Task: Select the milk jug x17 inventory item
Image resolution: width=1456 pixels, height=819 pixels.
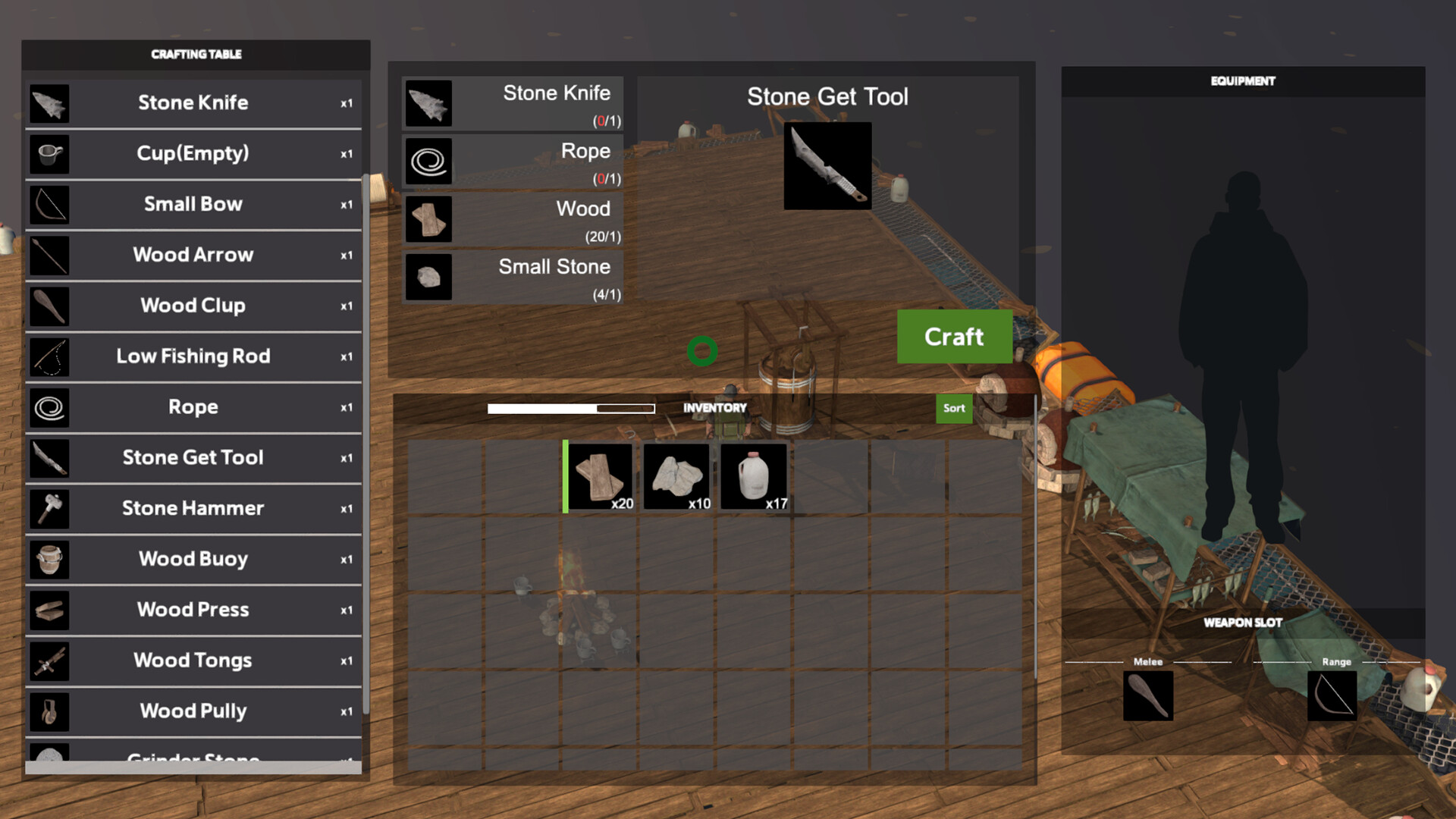Action: coord(755,476)
